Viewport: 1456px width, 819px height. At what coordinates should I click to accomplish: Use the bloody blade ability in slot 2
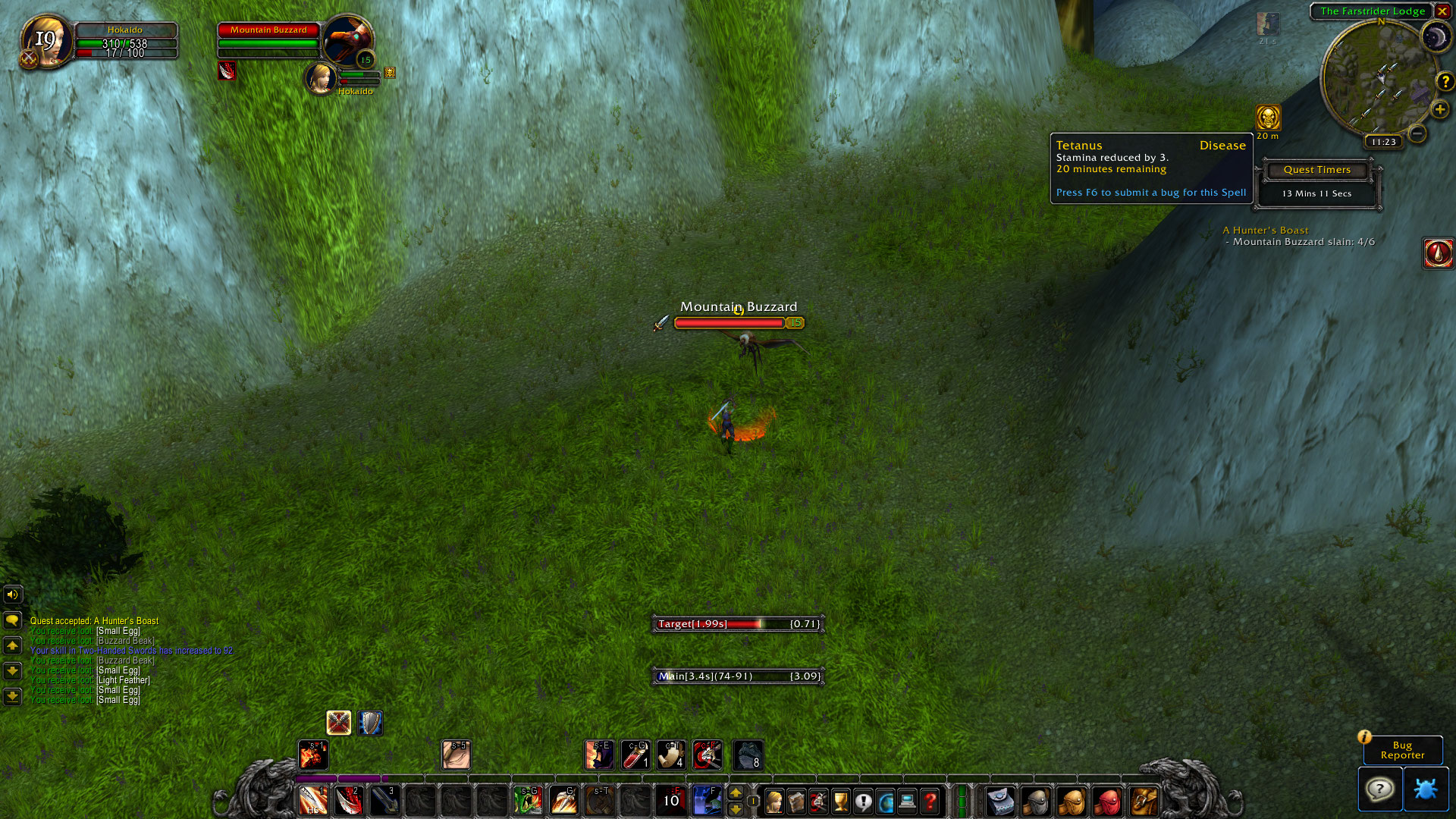tap(349, 801)
